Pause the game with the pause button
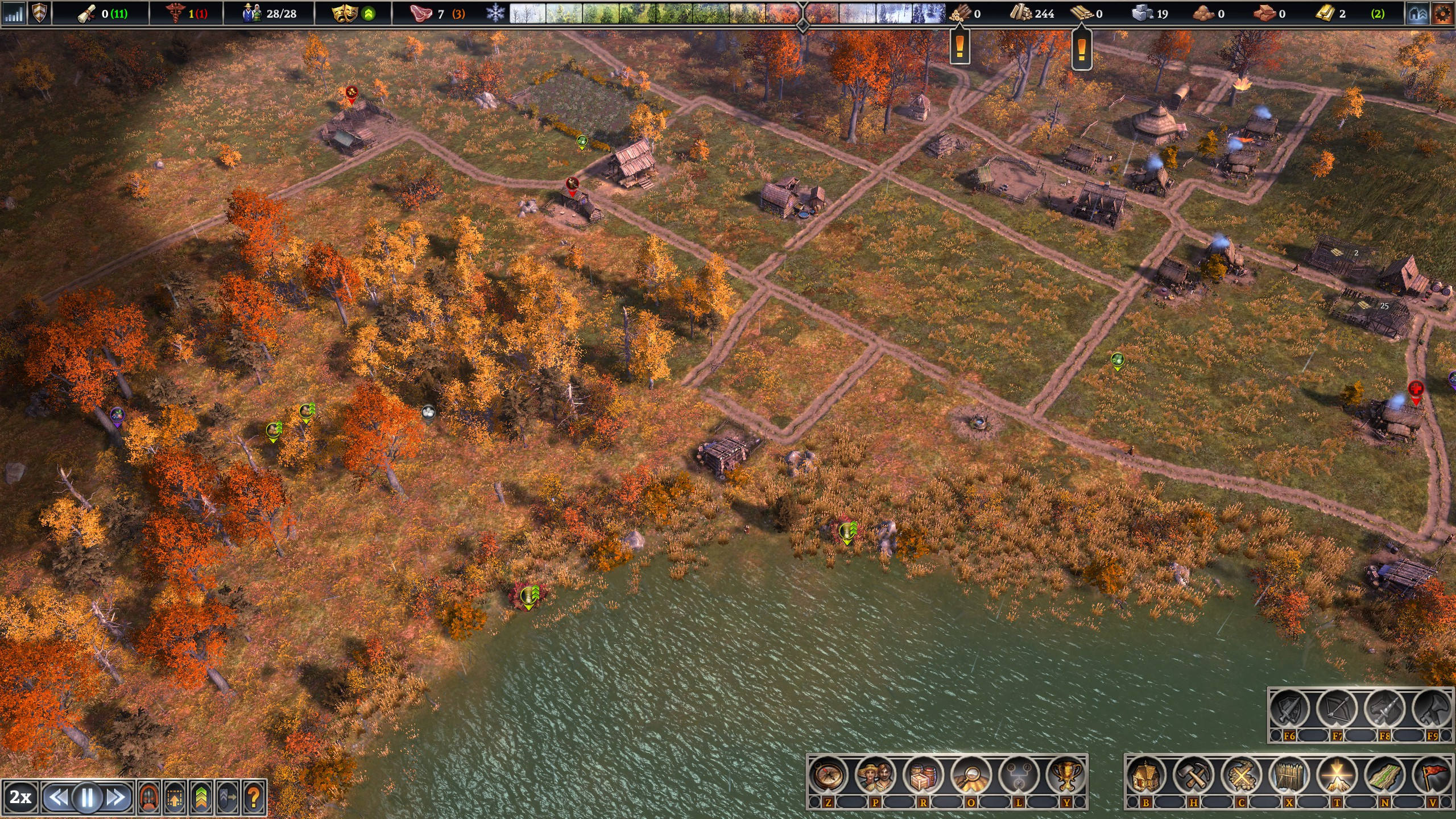1456x819 pixels. [87, 797]
